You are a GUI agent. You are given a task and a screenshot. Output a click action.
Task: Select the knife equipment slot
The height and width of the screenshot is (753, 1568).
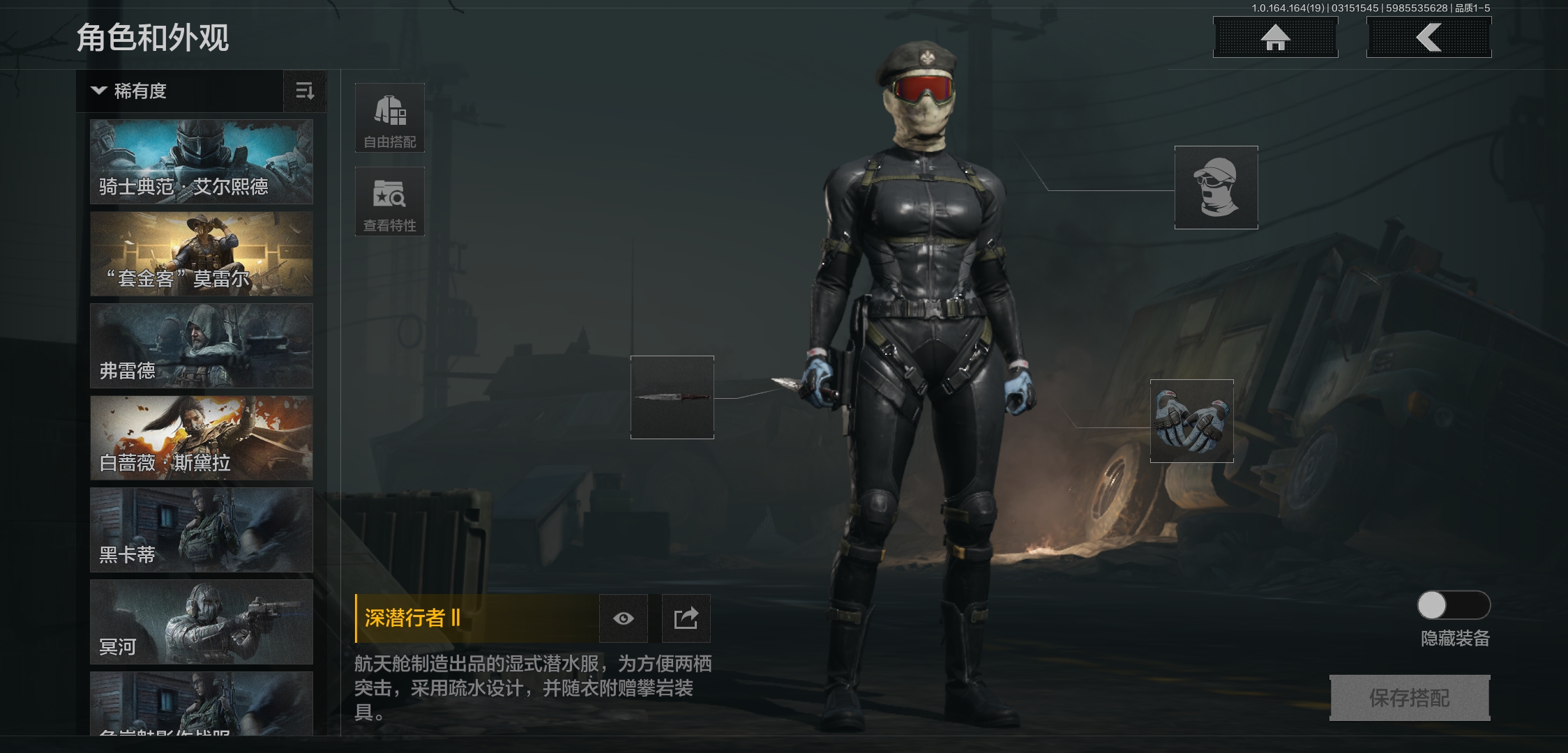click(x=672, y=399)
